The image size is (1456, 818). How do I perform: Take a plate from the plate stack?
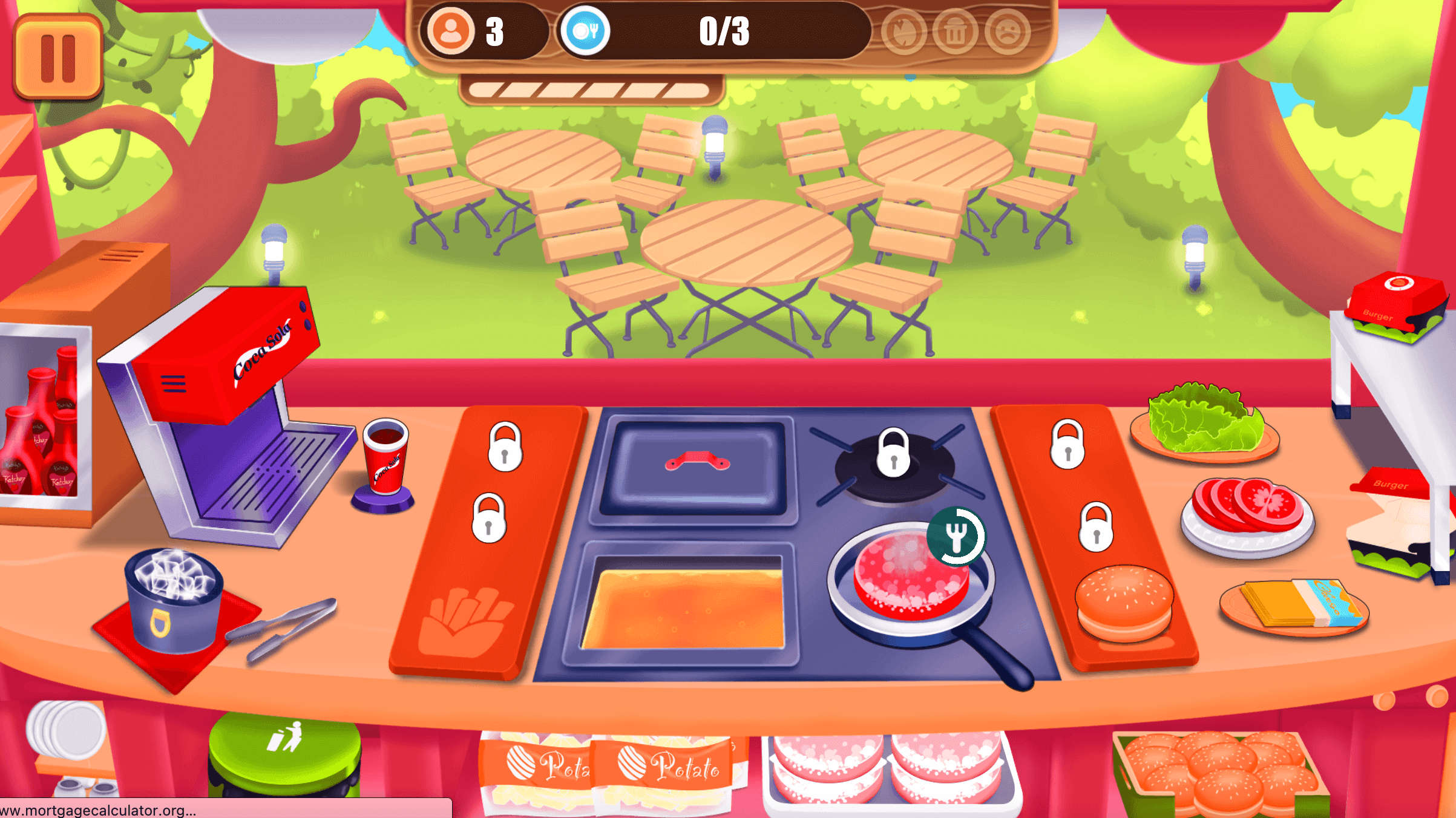65,729
